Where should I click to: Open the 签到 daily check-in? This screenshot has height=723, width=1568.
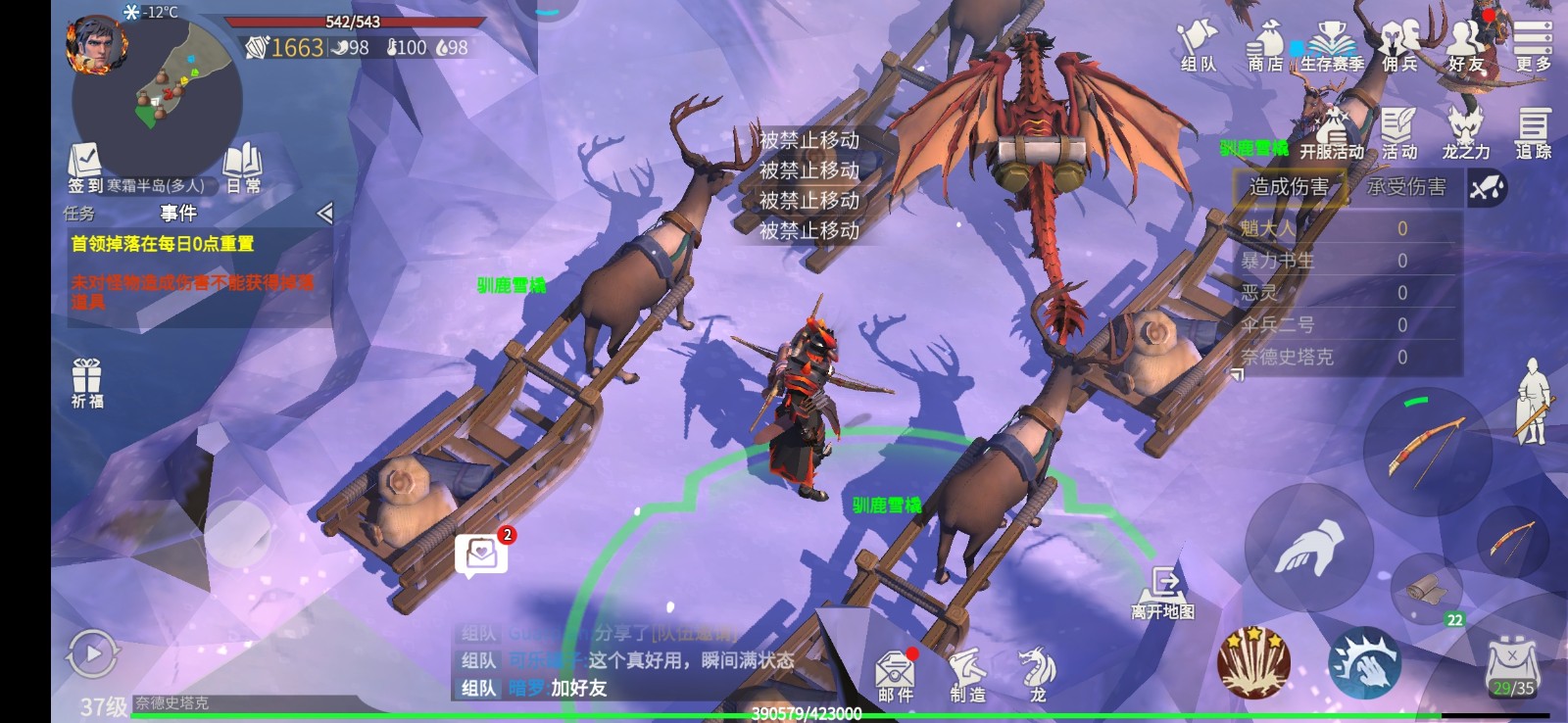click(x=85, y=169)
